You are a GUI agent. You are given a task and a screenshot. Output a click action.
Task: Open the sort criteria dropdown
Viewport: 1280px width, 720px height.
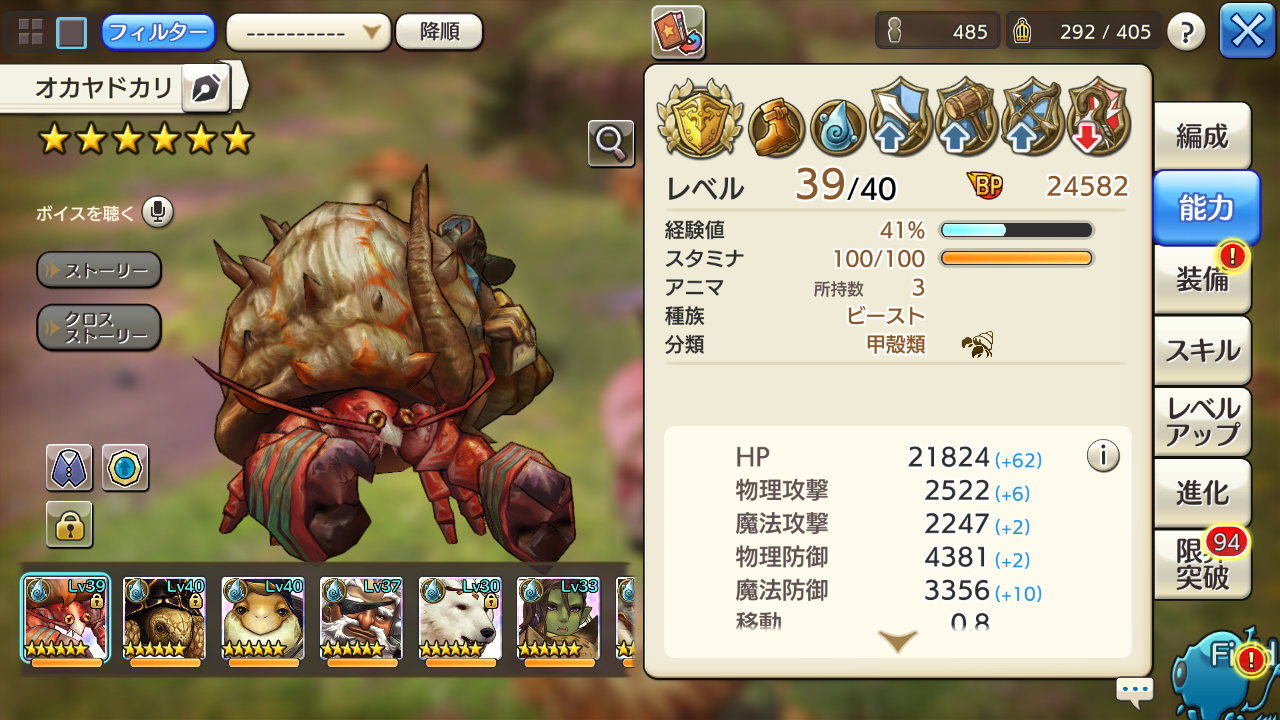(308, 32)
